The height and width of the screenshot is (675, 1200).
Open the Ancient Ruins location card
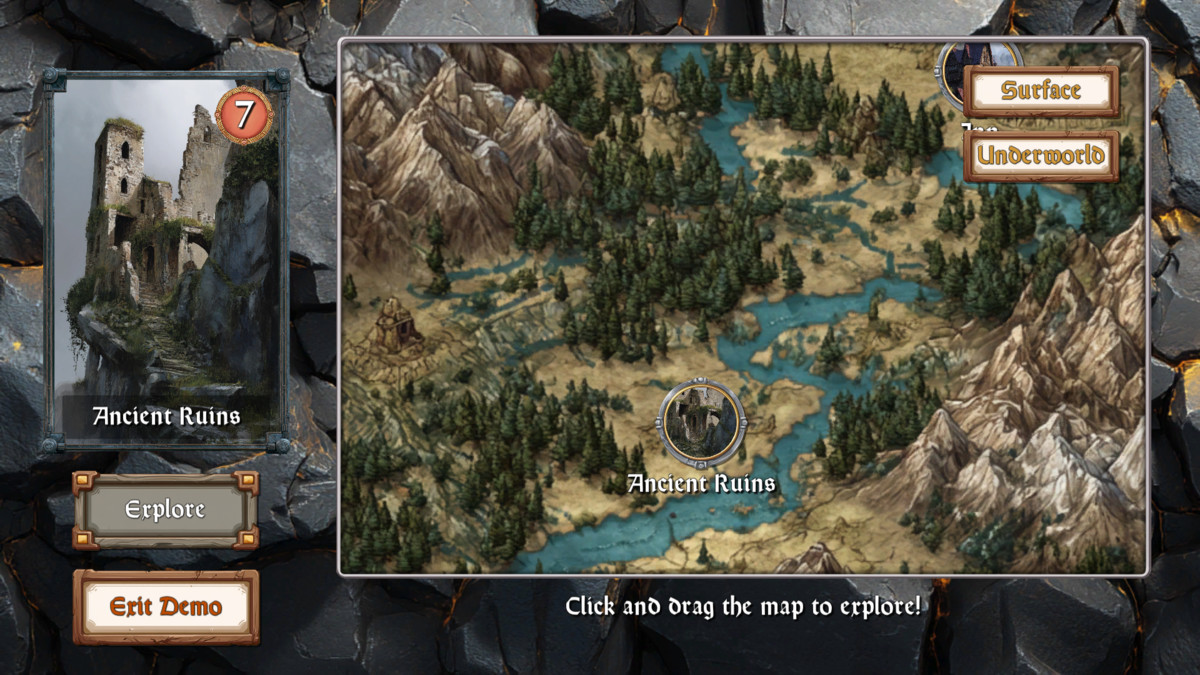point(166,262)
